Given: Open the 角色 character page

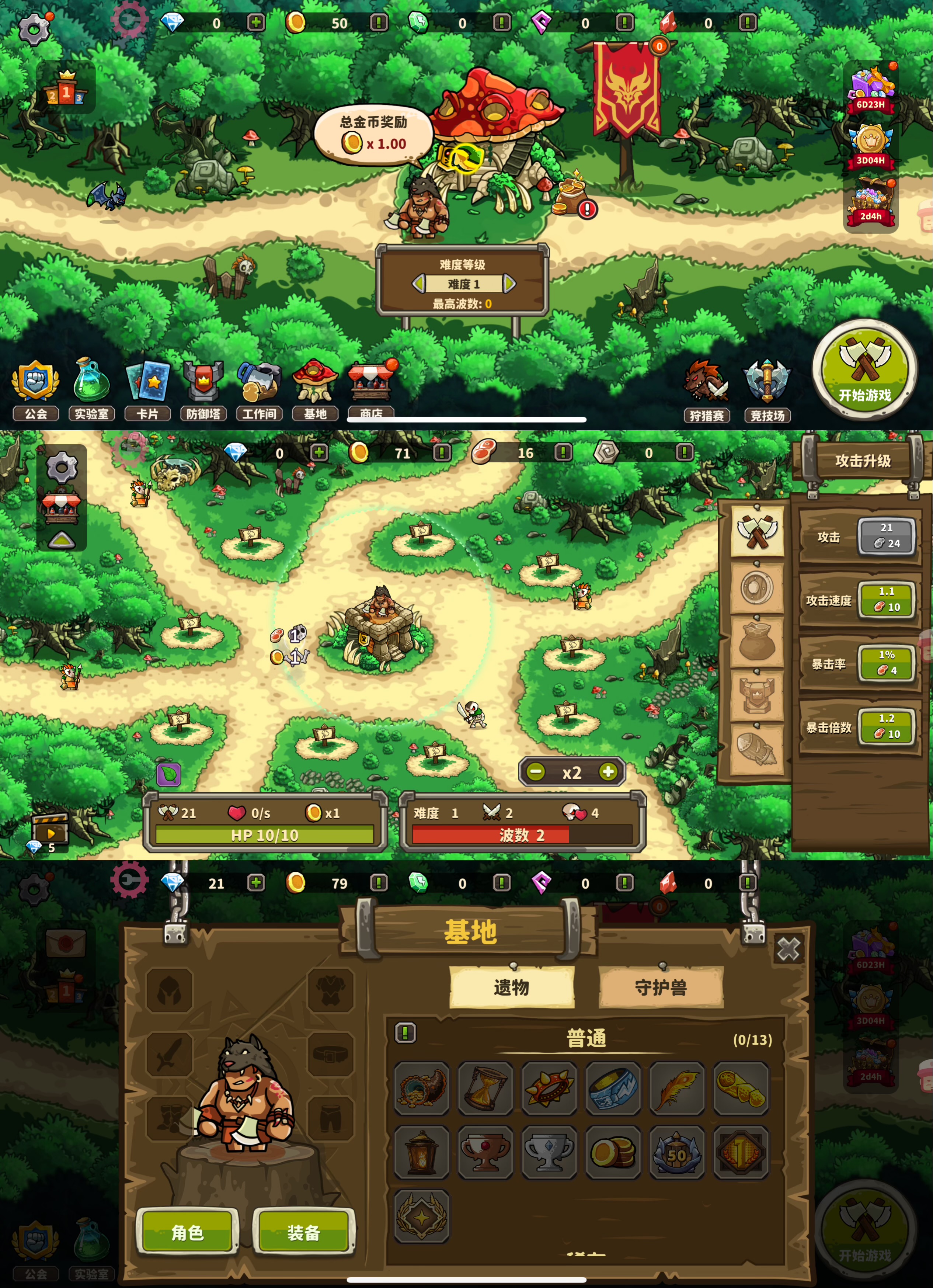Looking at the screenshot, I should tap(187, 1232).
